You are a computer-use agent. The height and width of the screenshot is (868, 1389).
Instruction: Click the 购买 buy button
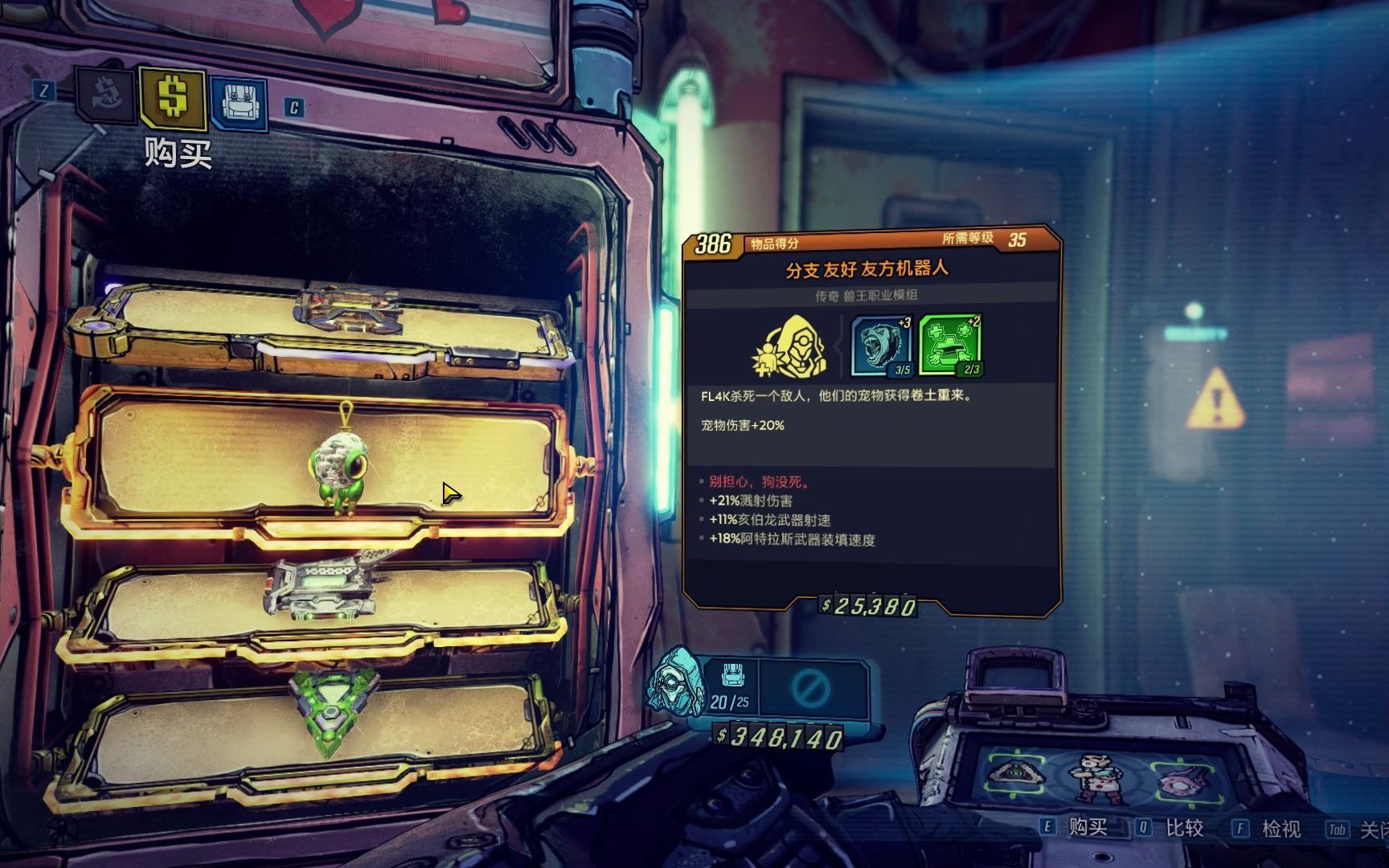point(1087,828)
